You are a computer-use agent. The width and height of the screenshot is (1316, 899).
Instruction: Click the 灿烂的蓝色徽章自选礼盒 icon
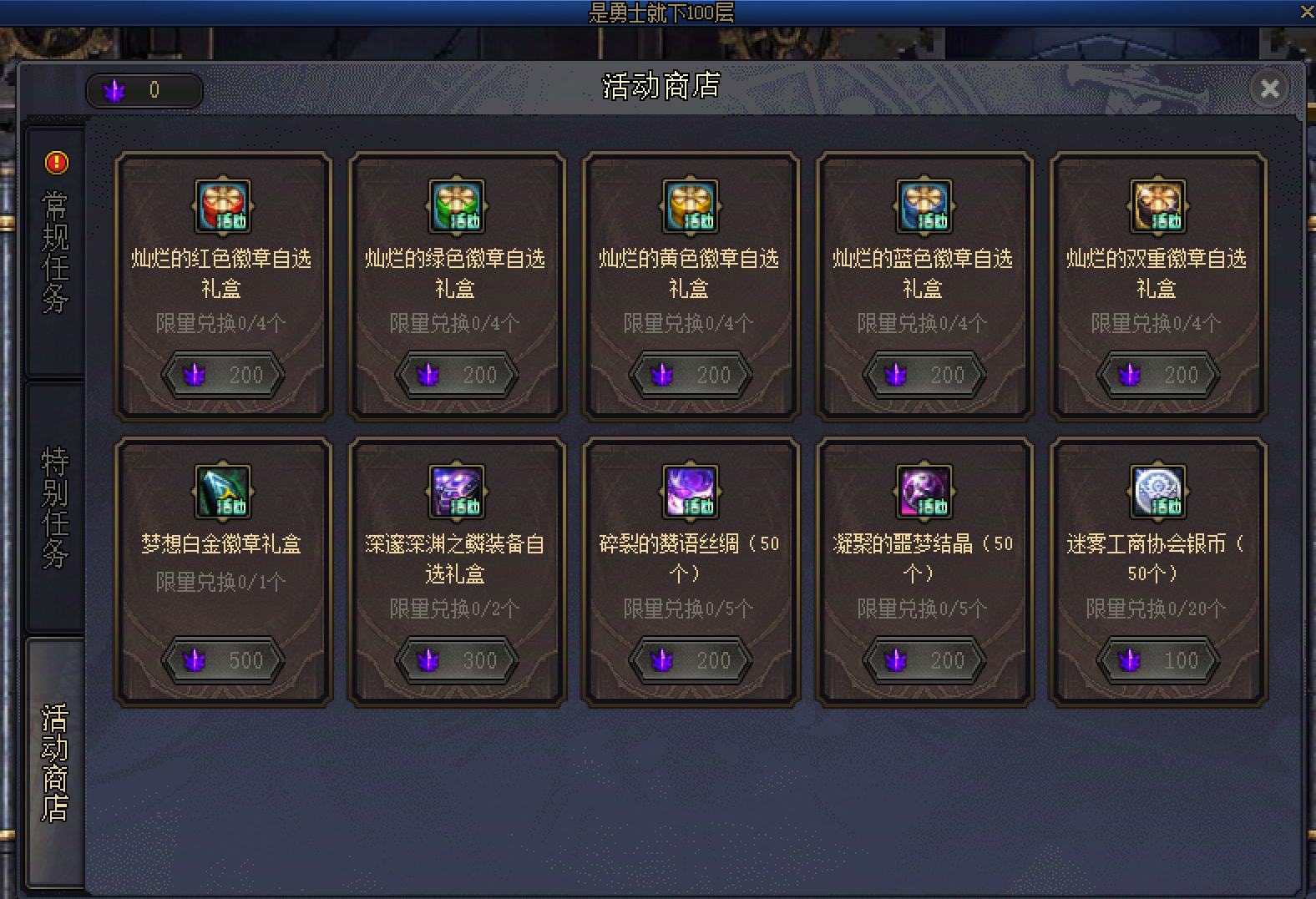click(x=924, y=206)
